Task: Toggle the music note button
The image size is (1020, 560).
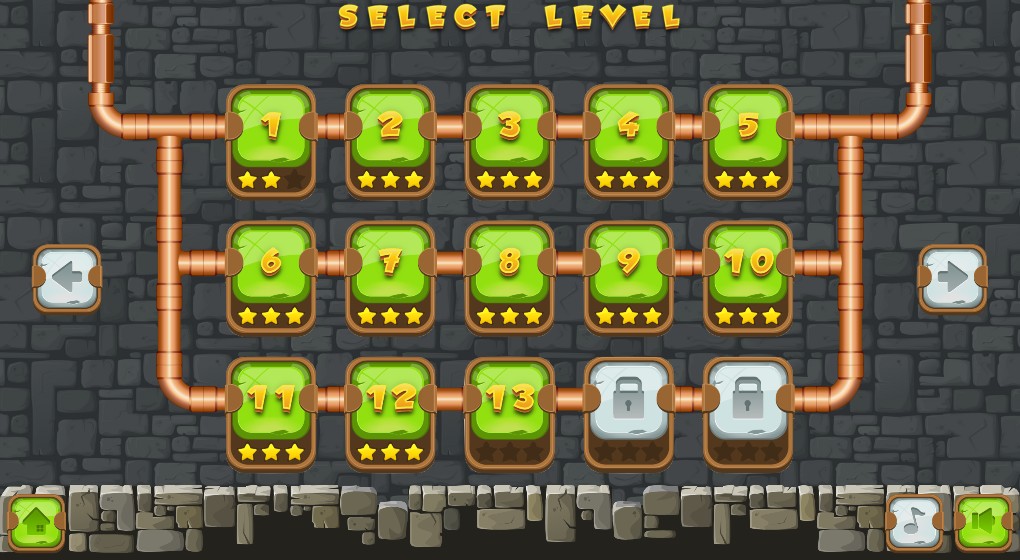Action: 915,522
